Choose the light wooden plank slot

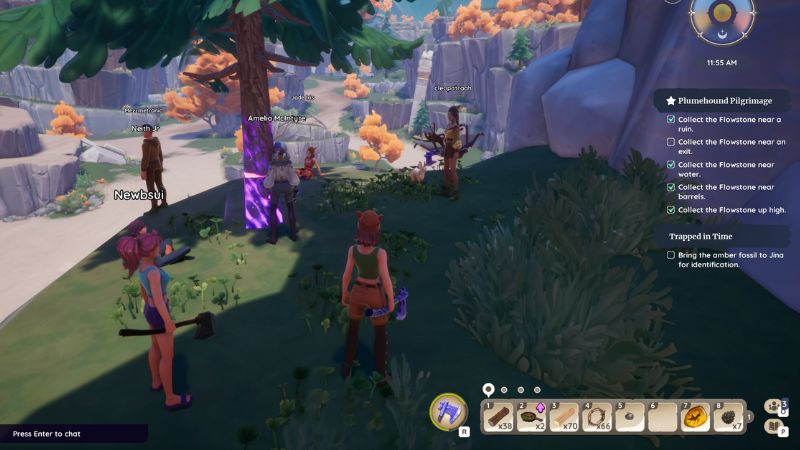[564, 415]
